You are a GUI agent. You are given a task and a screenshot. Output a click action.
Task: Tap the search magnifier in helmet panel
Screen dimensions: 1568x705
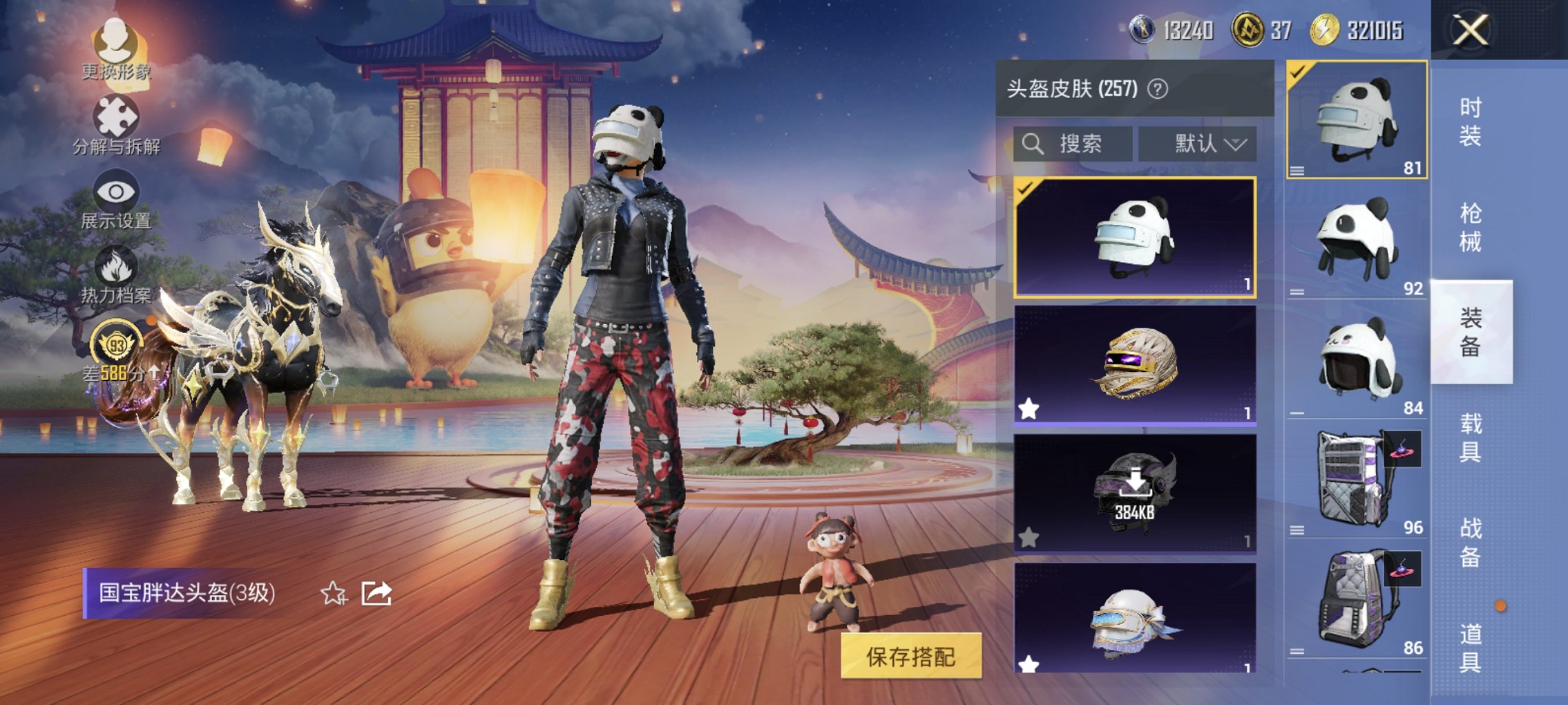(1033, 144)
